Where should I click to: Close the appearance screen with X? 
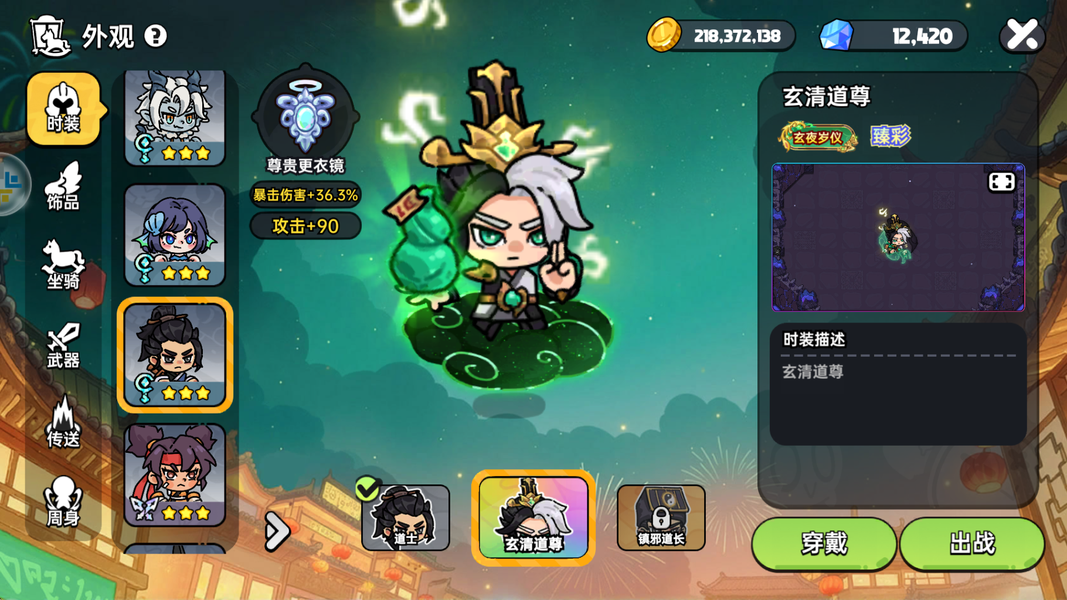pos(1022,36)
